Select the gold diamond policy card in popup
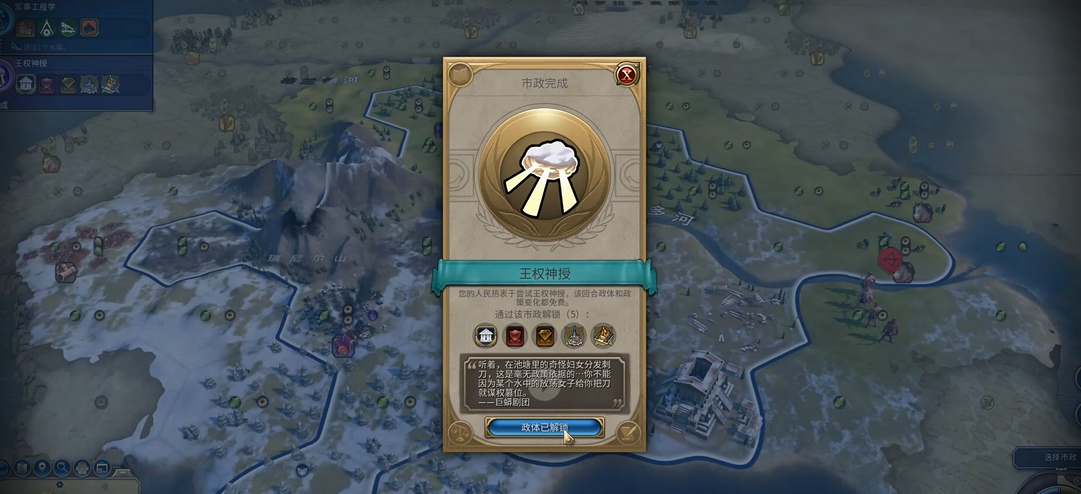Viewport: 1081px width, 494px height. tap(545, 336)
